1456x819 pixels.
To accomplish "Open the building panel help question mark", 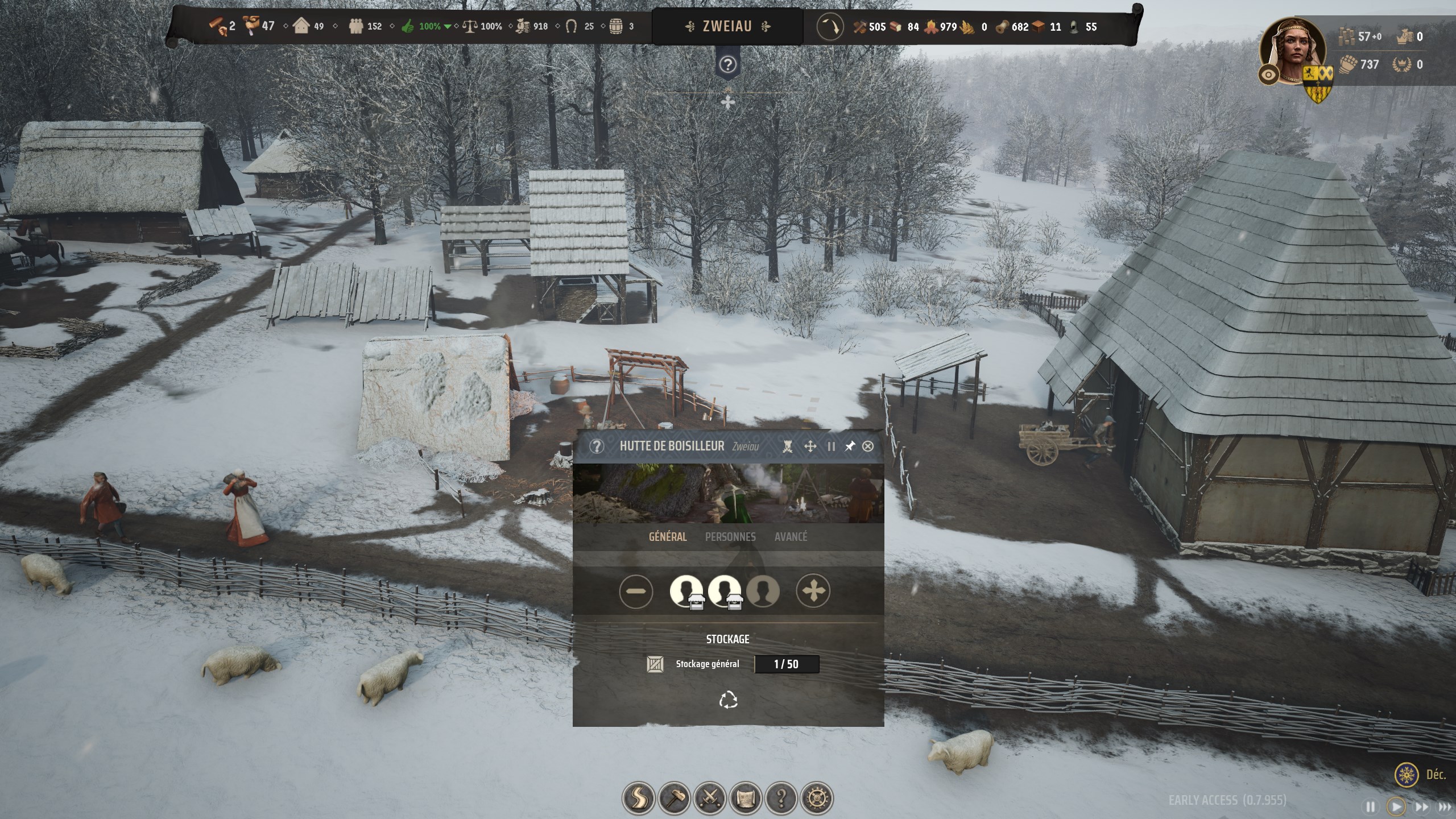I will coord(596,446).
